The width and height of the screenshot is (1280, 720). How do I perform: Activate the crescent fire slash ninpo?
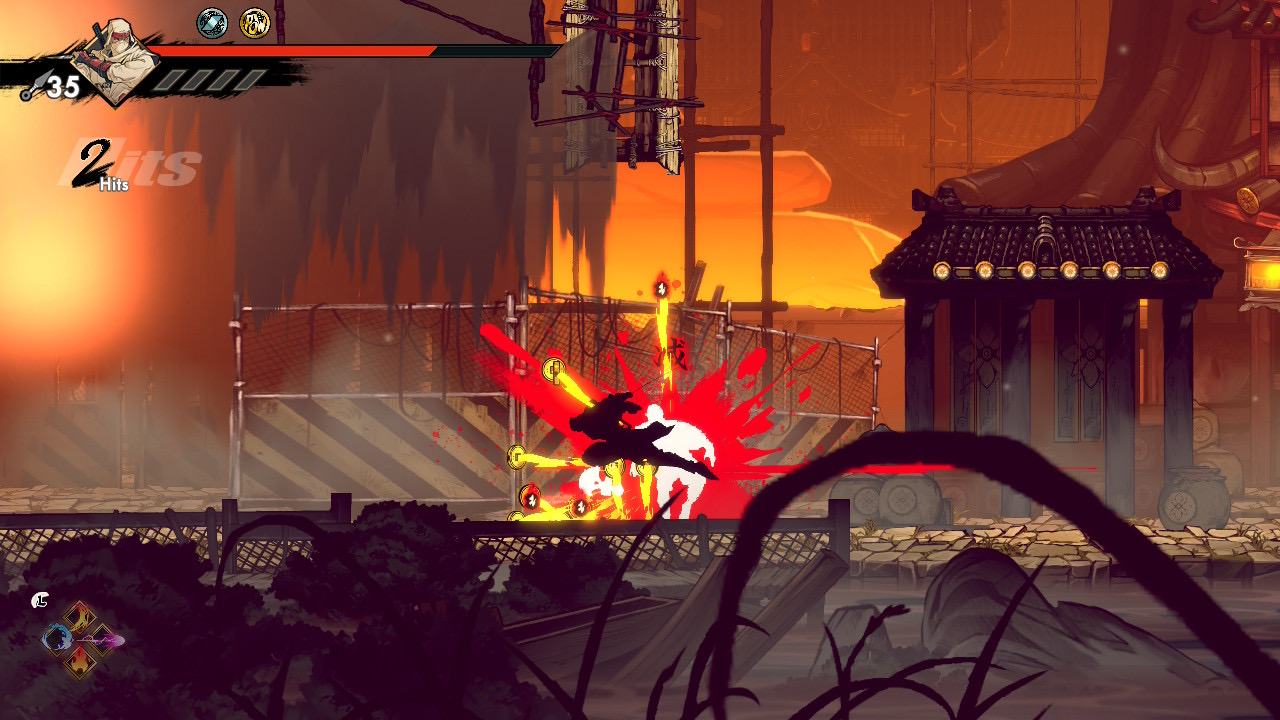pyautogui.click(x=81, y=616)
